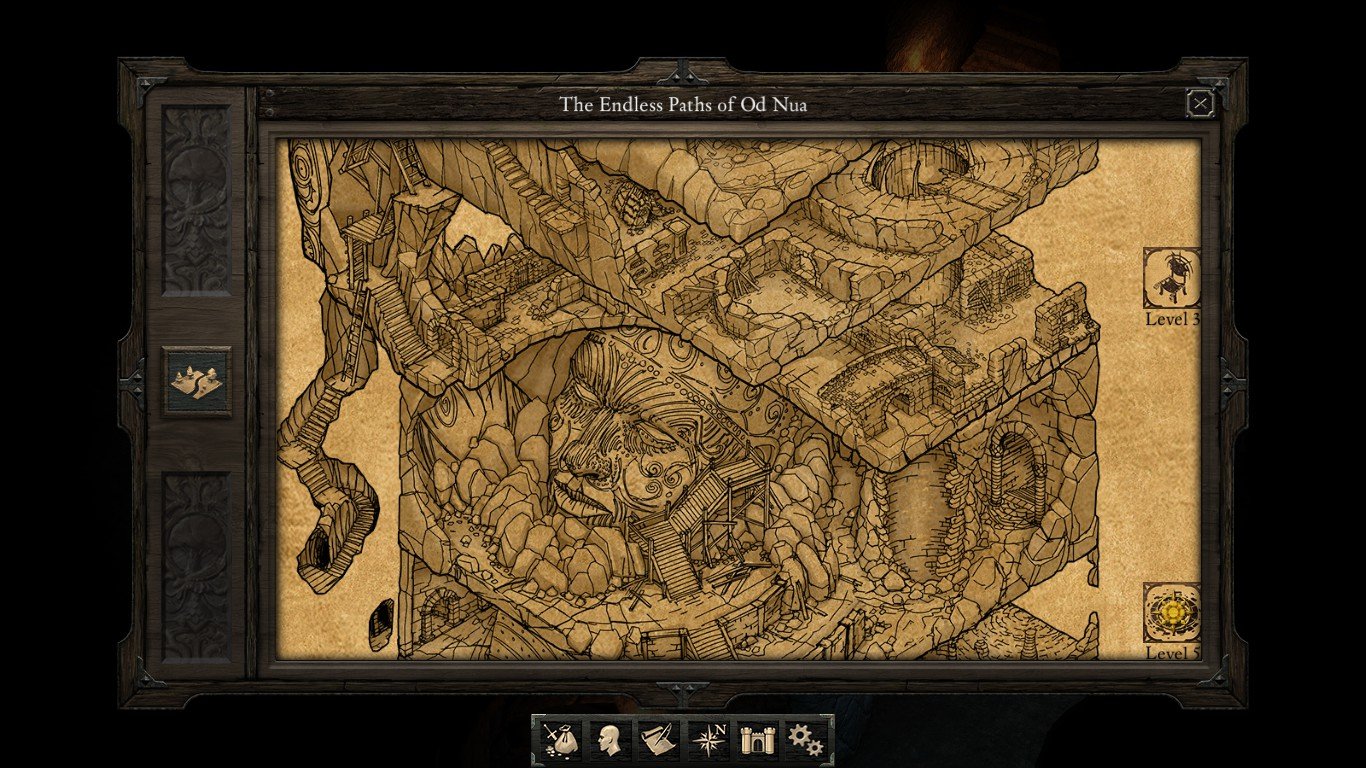Jump to the Level 5 map marker

click(x=1172, y=612)
